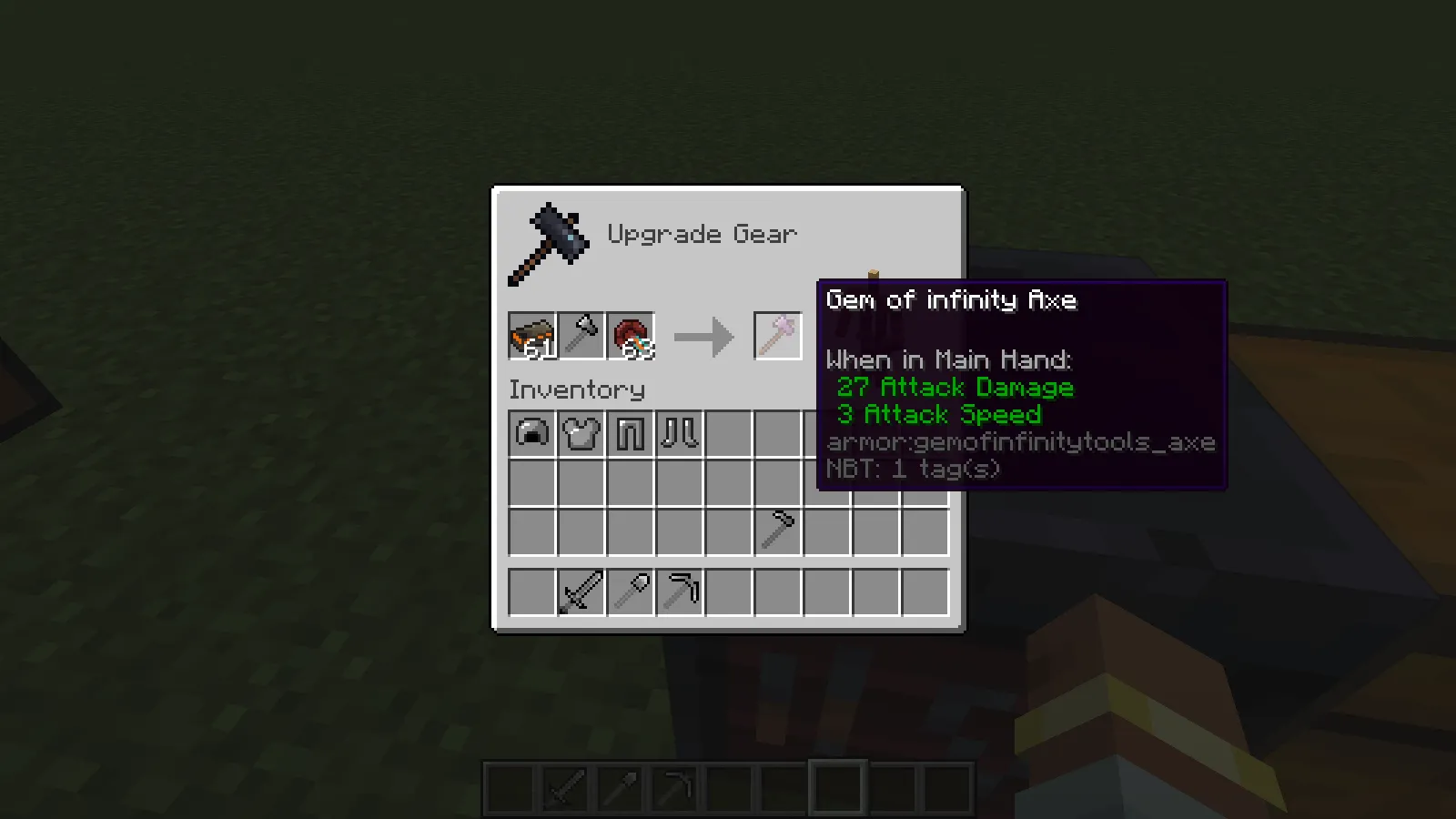Grab the pickaxe next to the shovel

coord(681,591)
